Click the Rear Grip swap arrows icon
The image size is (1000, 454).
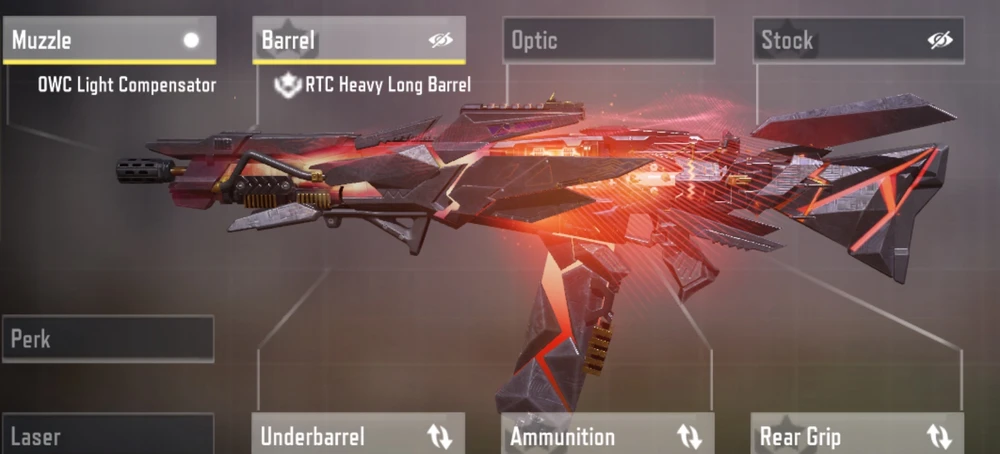(939, 437)
